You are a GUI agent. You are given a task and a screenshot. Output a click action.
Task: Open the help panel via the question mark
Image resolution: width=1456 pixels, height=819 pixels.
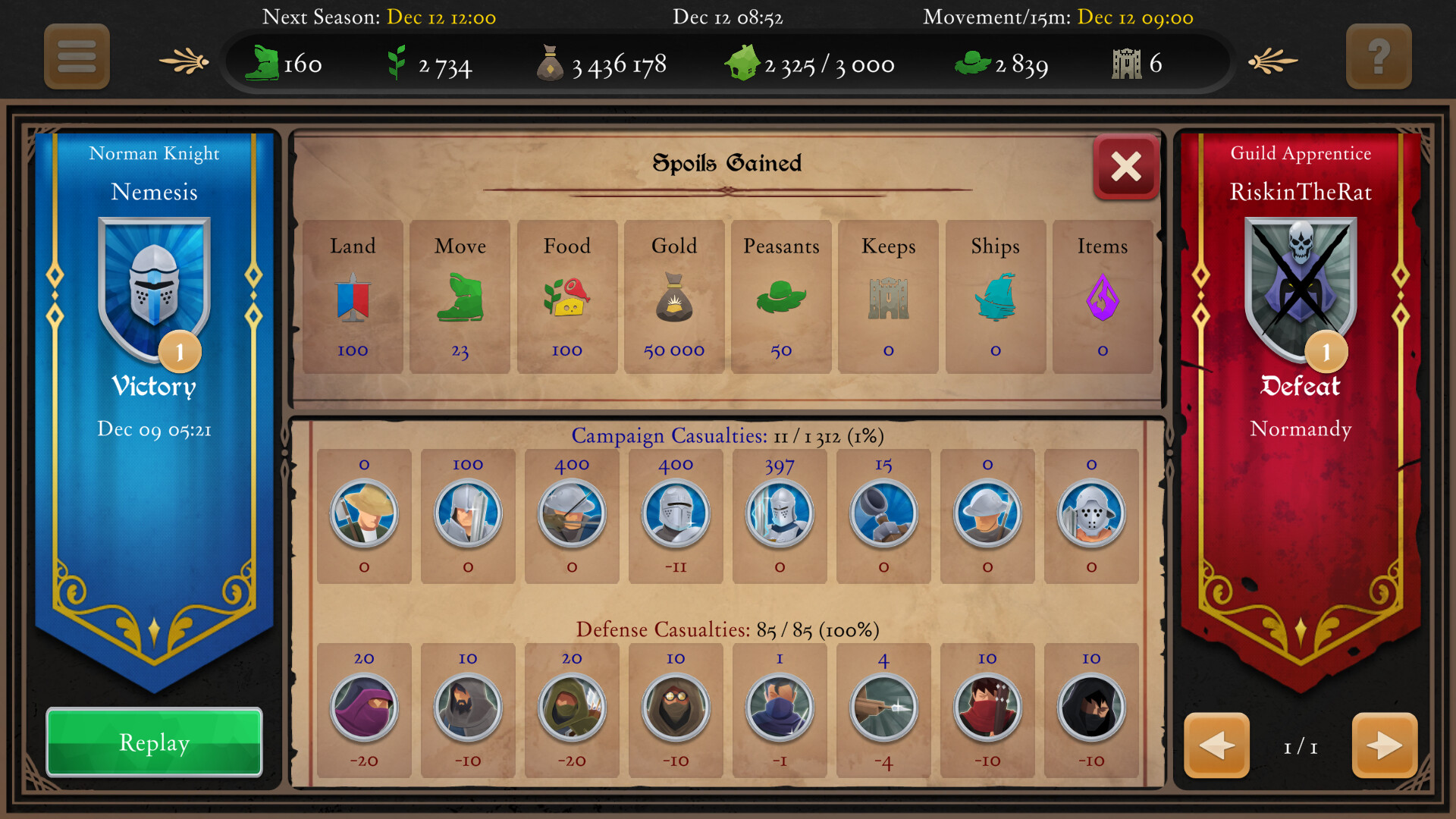[1379, 57]
